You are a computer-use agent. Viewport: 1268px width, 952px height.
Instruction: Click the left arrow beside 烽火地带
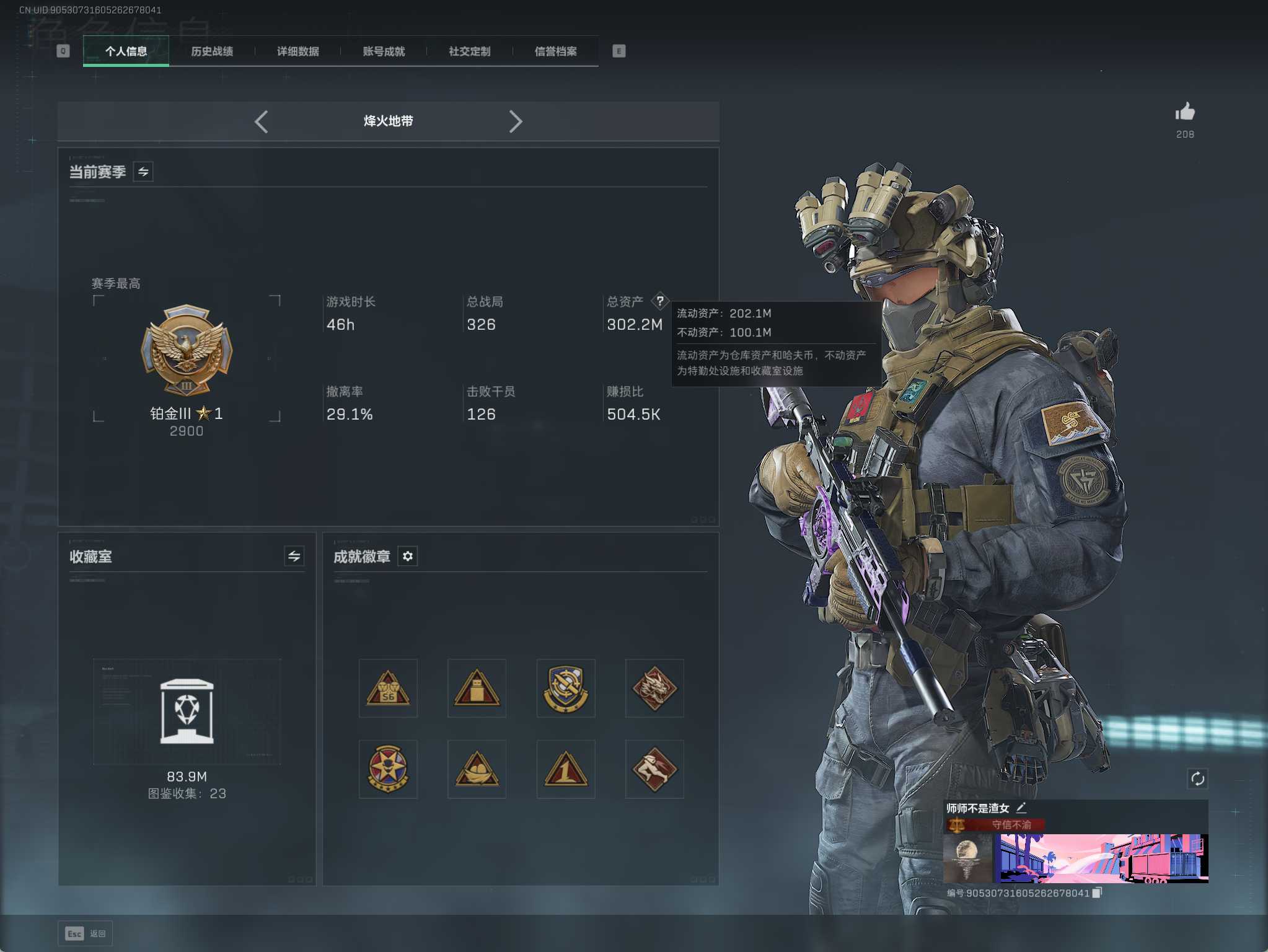pos(262,121)
